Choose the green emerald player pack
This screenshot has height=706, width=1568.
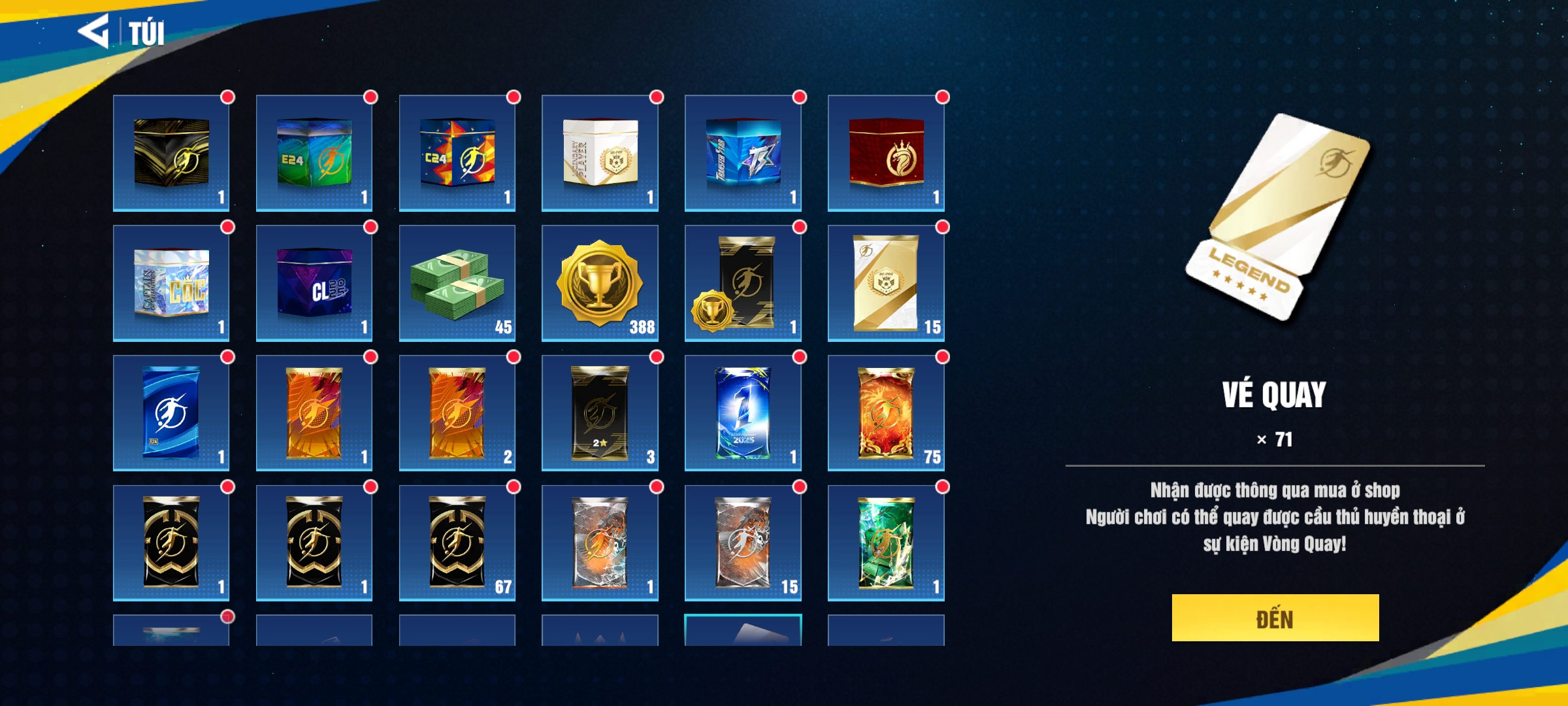pos(886,543)
